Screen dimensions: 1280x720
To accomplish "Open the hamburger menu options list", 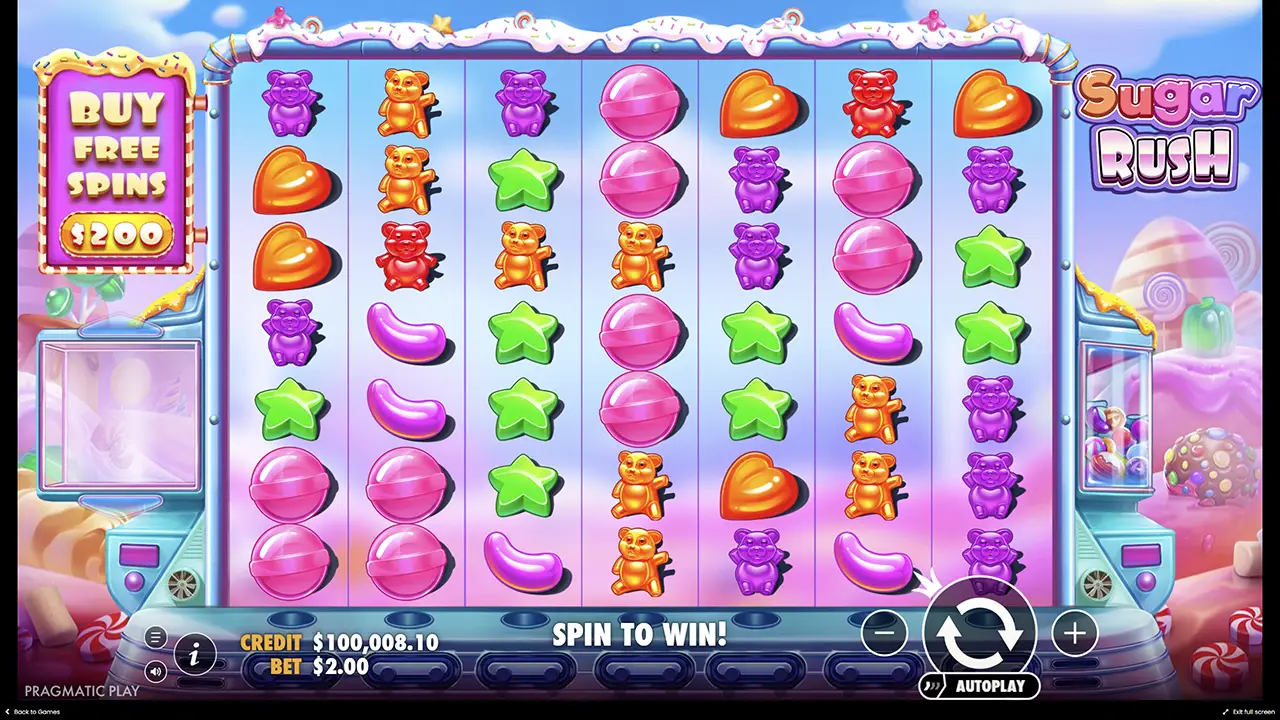I will 156,637.
